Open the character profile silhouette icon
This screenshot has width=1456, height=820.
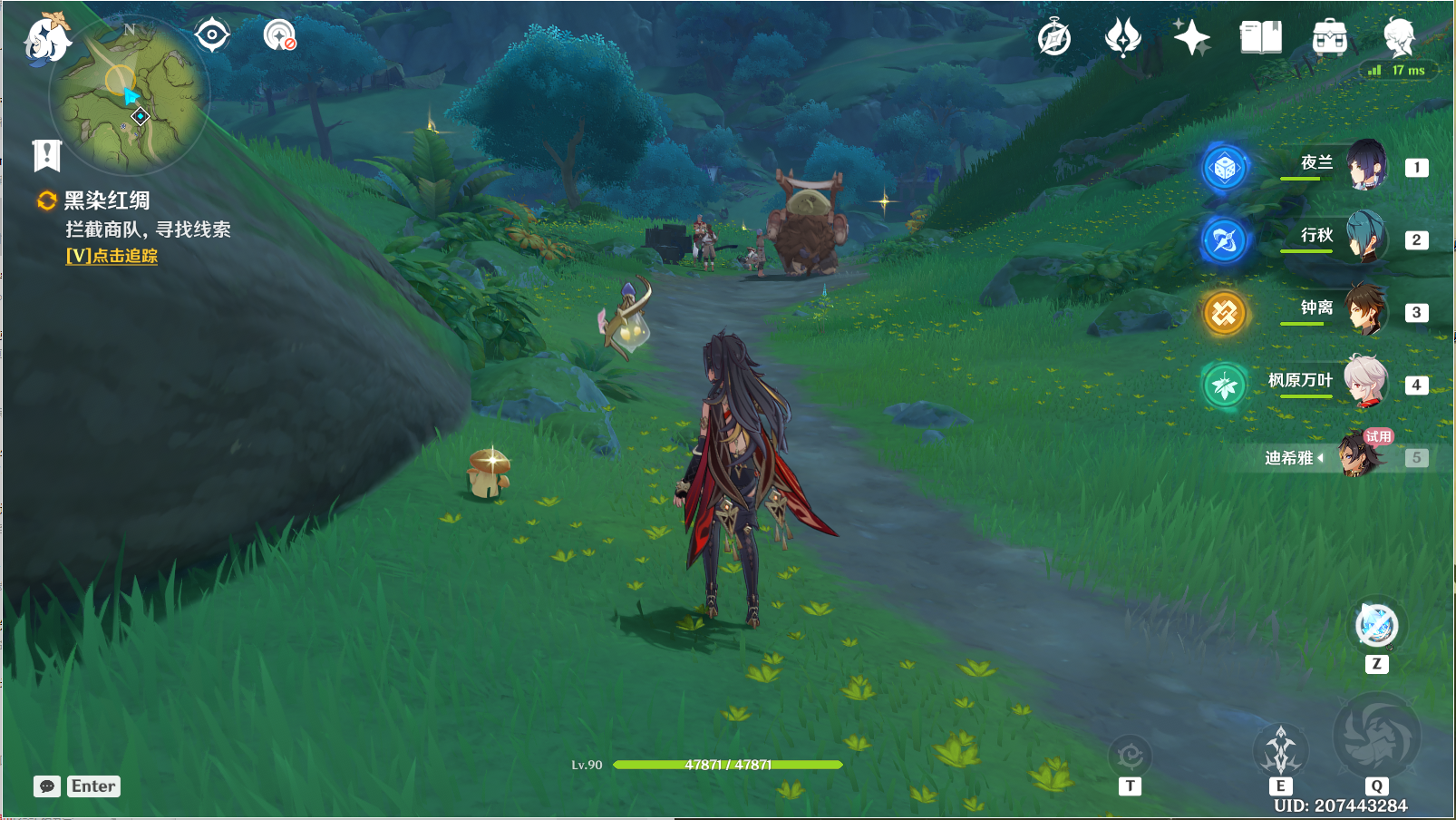point(1399,38)
